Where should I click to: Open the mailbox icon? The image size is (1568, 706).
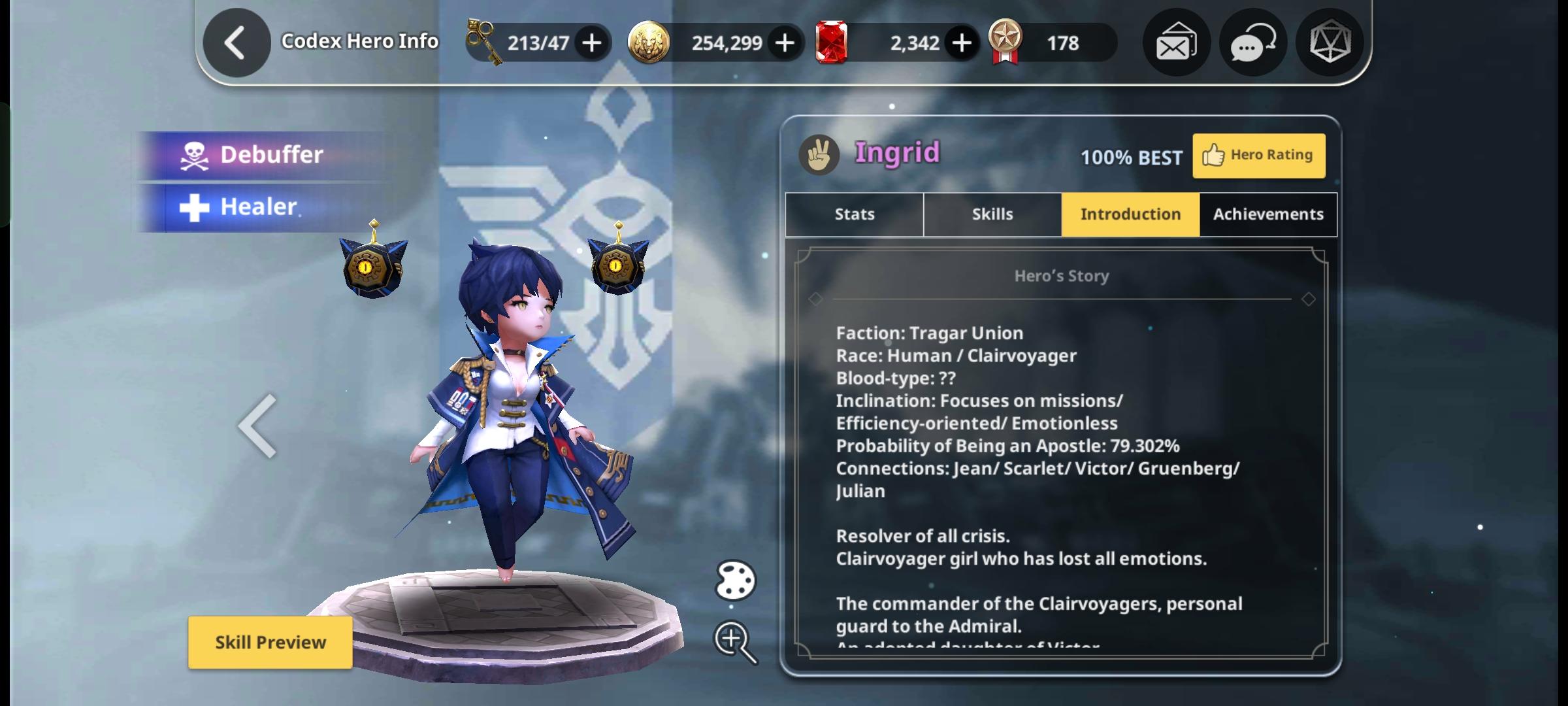[1175, 42]
